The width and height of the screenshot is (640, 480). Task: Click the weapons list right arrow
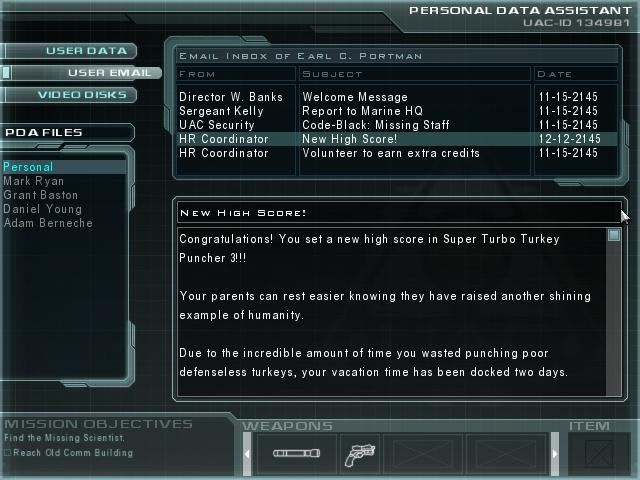click(553, 455)
